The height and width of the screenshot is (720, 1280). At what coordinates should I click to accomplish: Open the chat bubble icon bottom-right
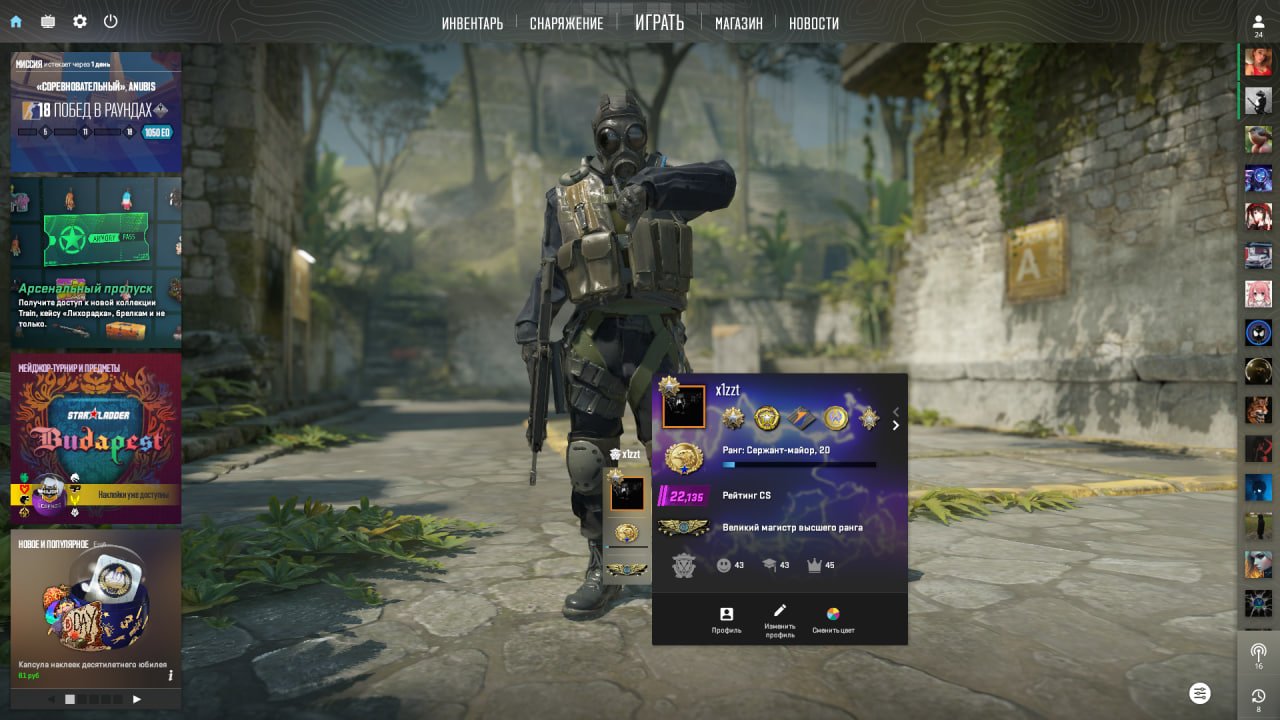pyautogui.click(x=1200, y=693)
